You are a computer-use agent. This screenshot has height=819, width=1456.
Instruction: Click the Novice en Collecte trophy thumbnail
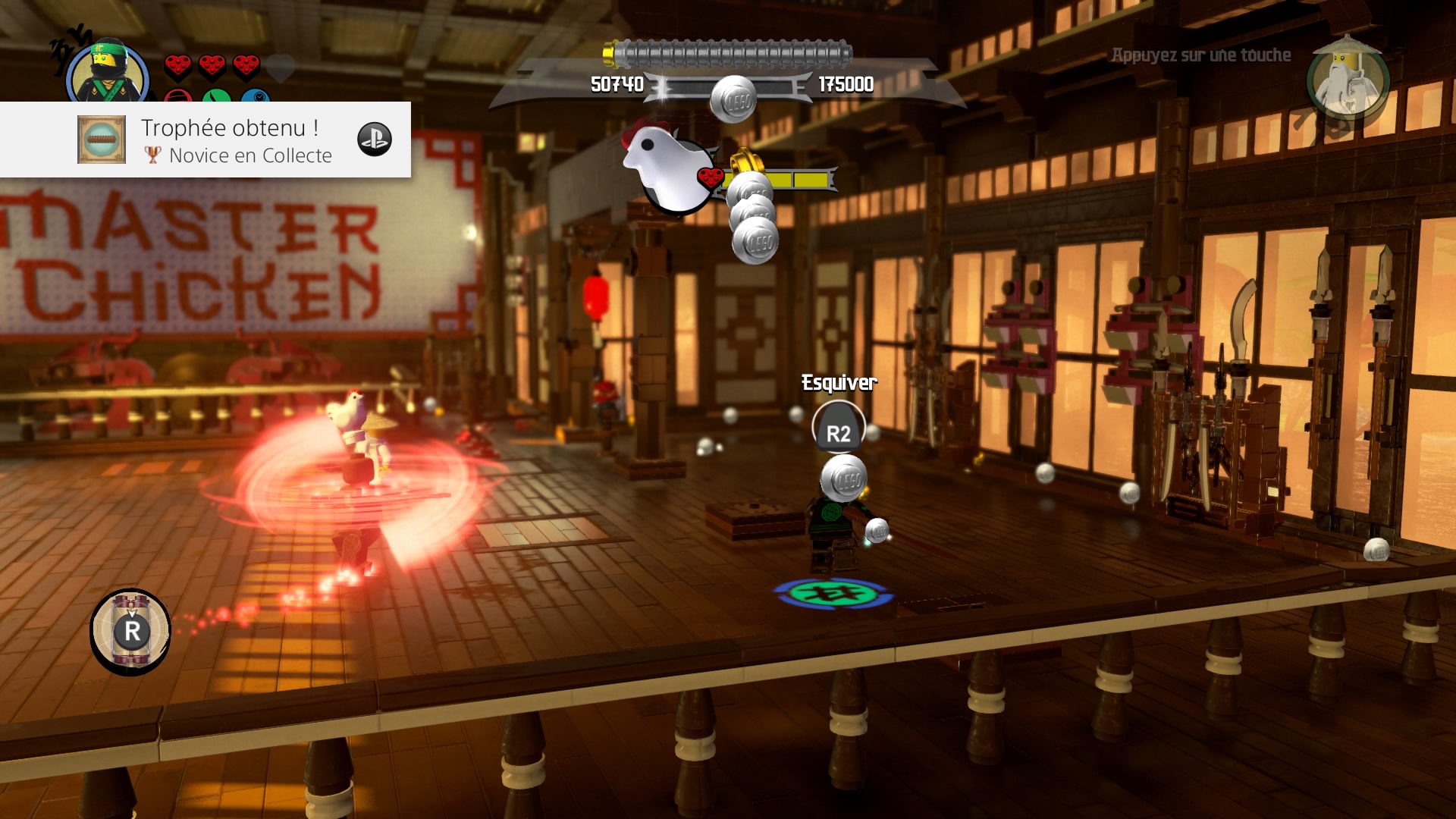pyautogui.click(x=102, y=140)
